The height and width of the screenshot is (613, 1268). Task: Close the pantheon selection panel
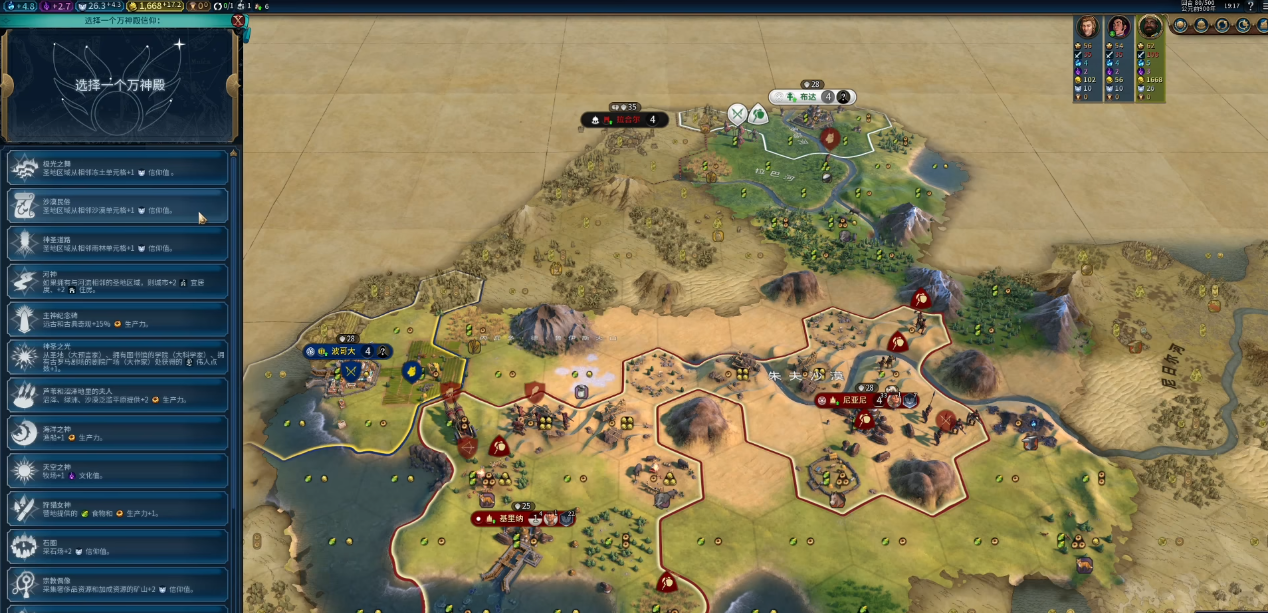point(238,20)
